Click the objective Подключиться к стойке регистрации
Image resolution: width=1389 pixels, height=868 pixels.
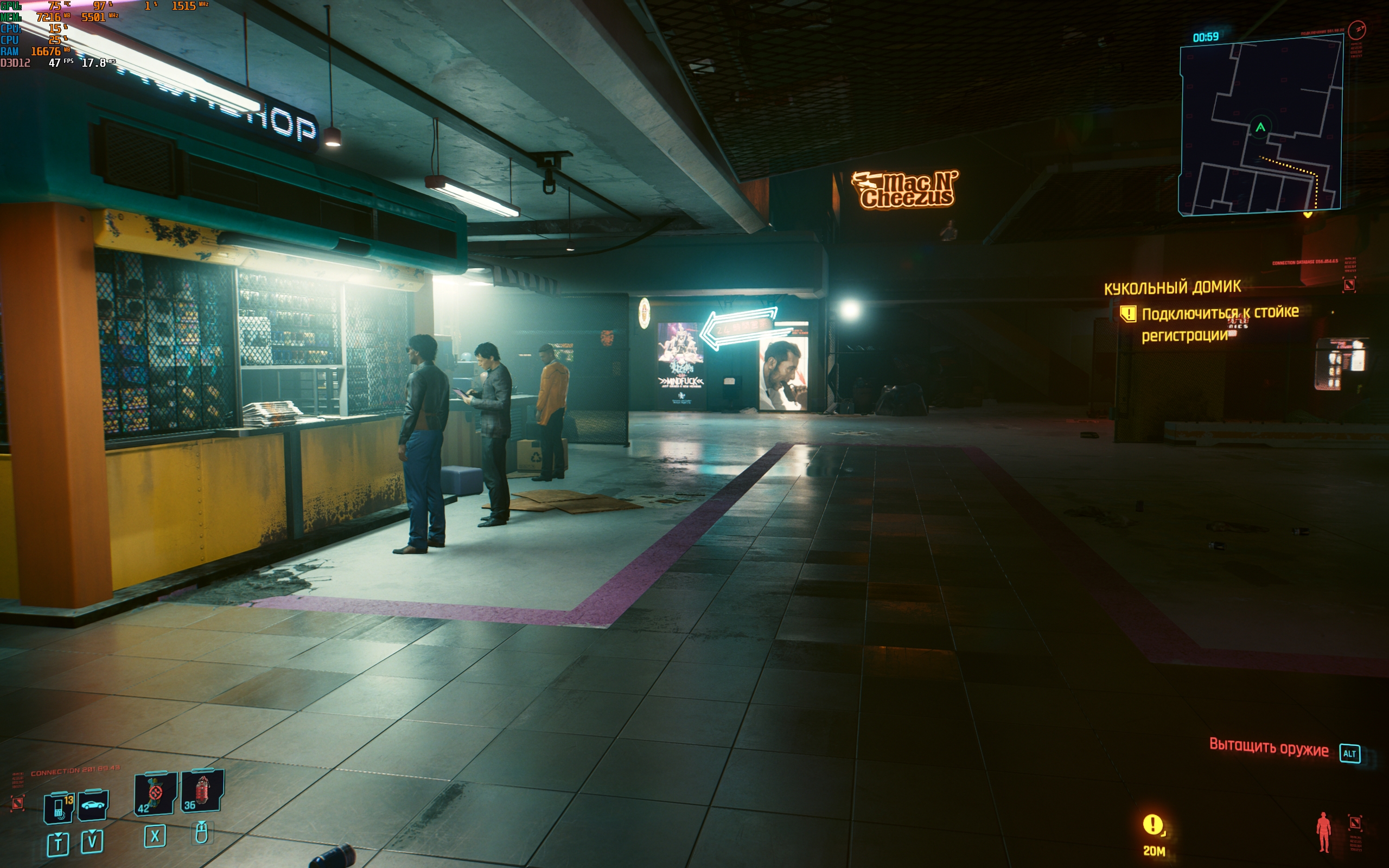click(1219, 323)
